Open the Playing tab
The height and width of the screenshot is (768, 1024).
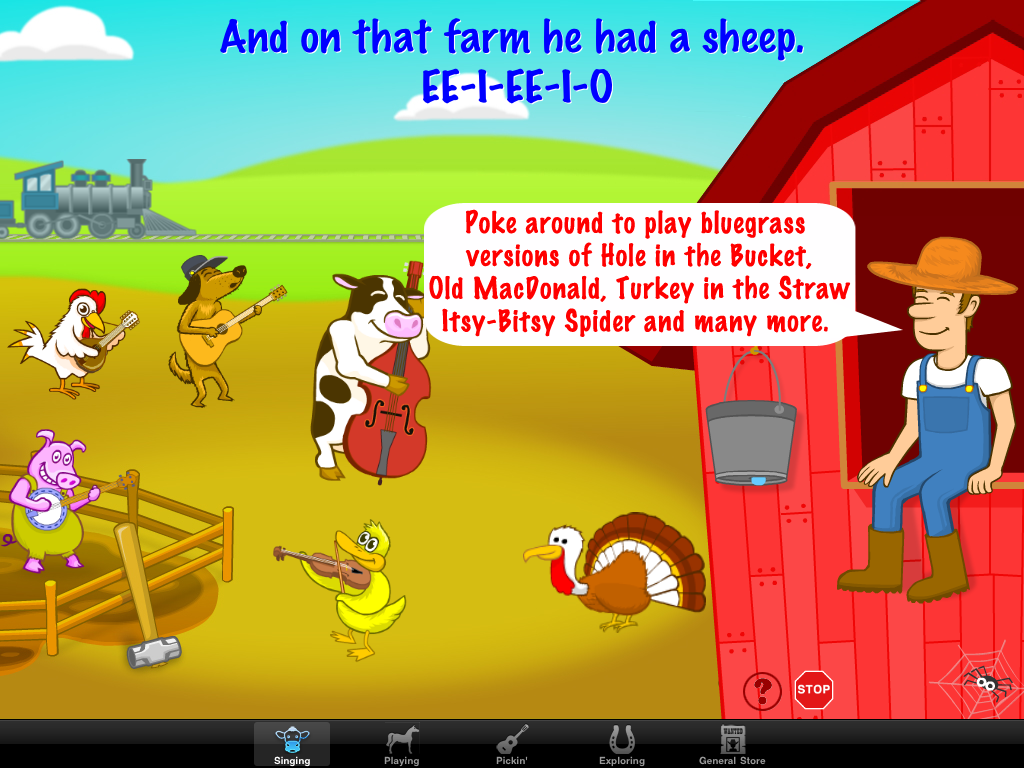pyautogui.click(x=401, y=745)
